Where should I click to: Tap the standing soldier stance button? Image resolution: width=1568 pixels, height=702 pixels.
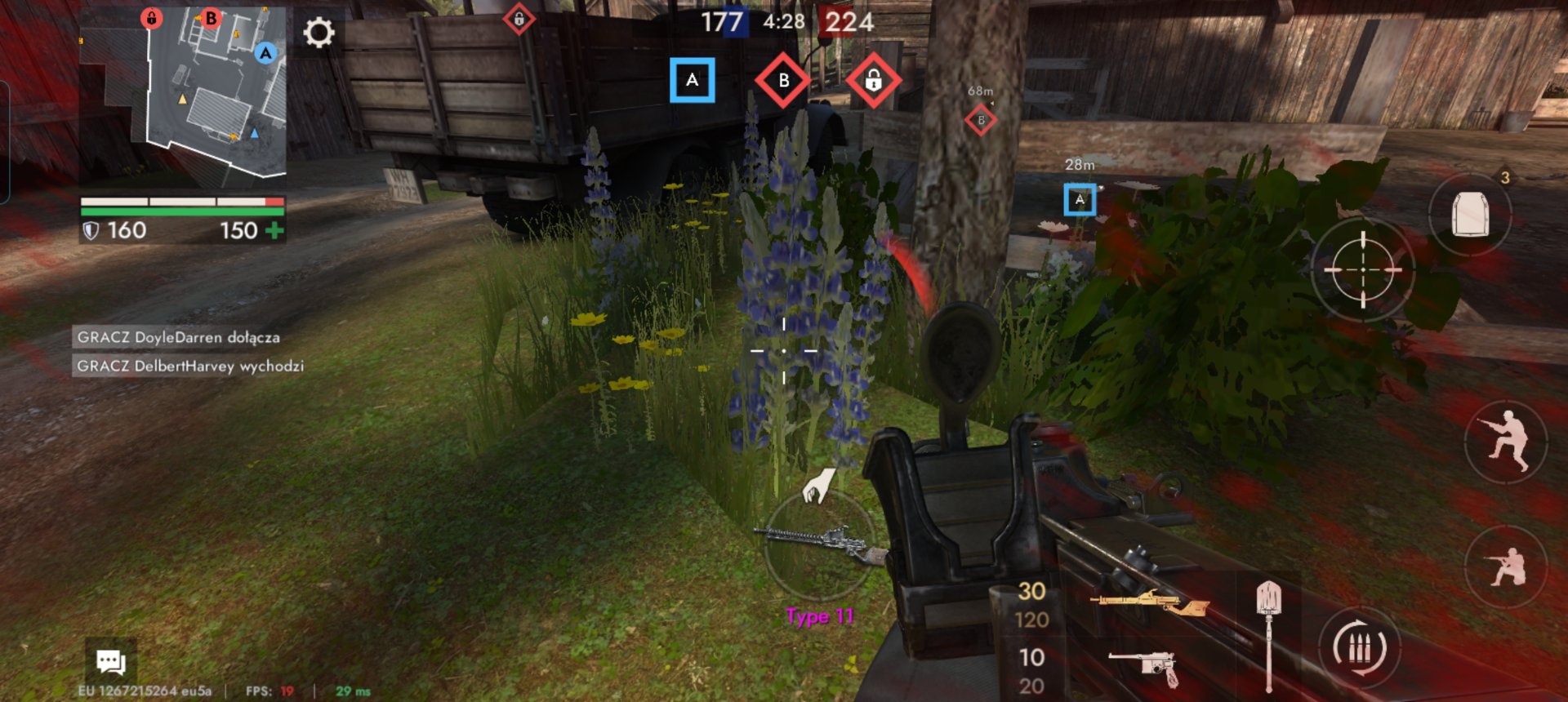(1506, 441)
